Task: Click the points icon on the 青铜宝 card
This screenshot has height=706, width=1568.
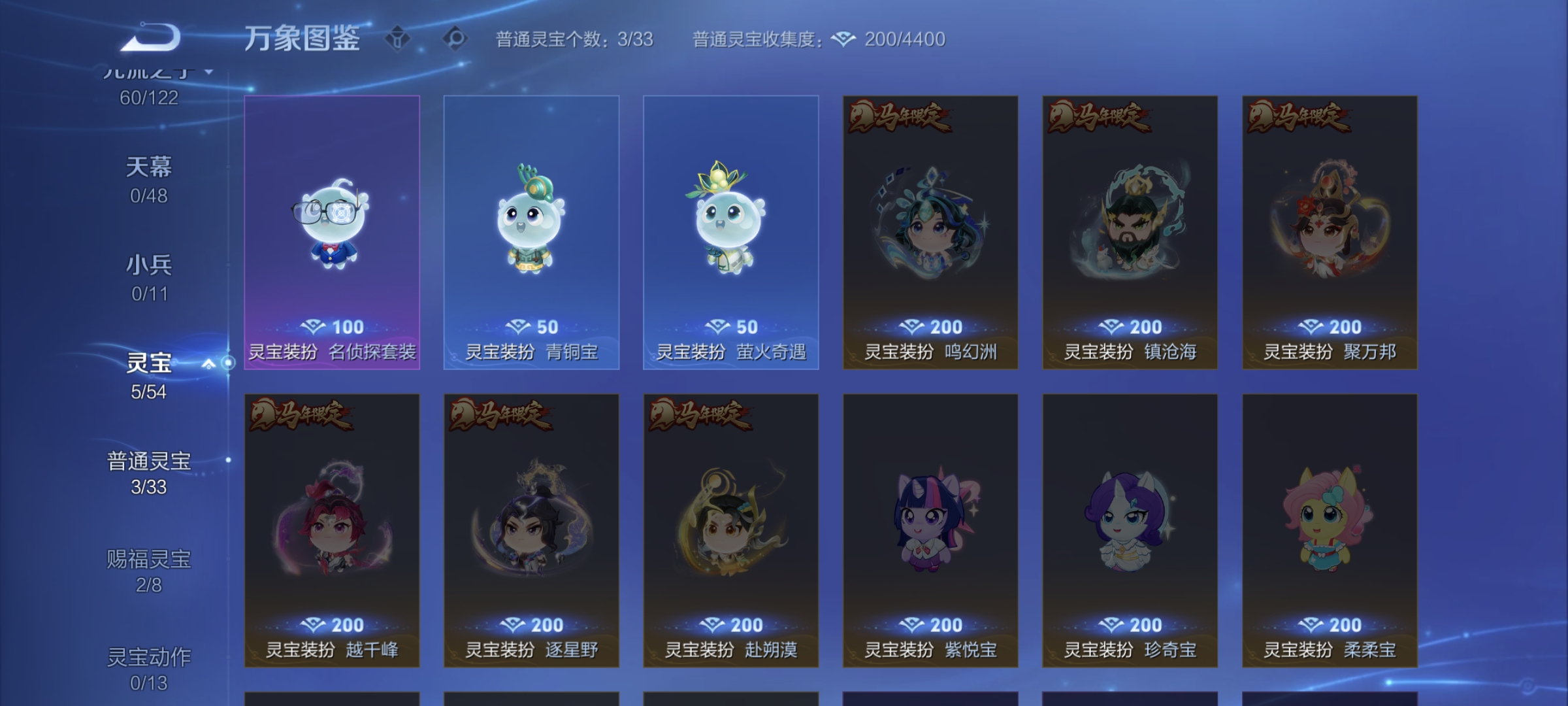Action: [x=518, y=327]
